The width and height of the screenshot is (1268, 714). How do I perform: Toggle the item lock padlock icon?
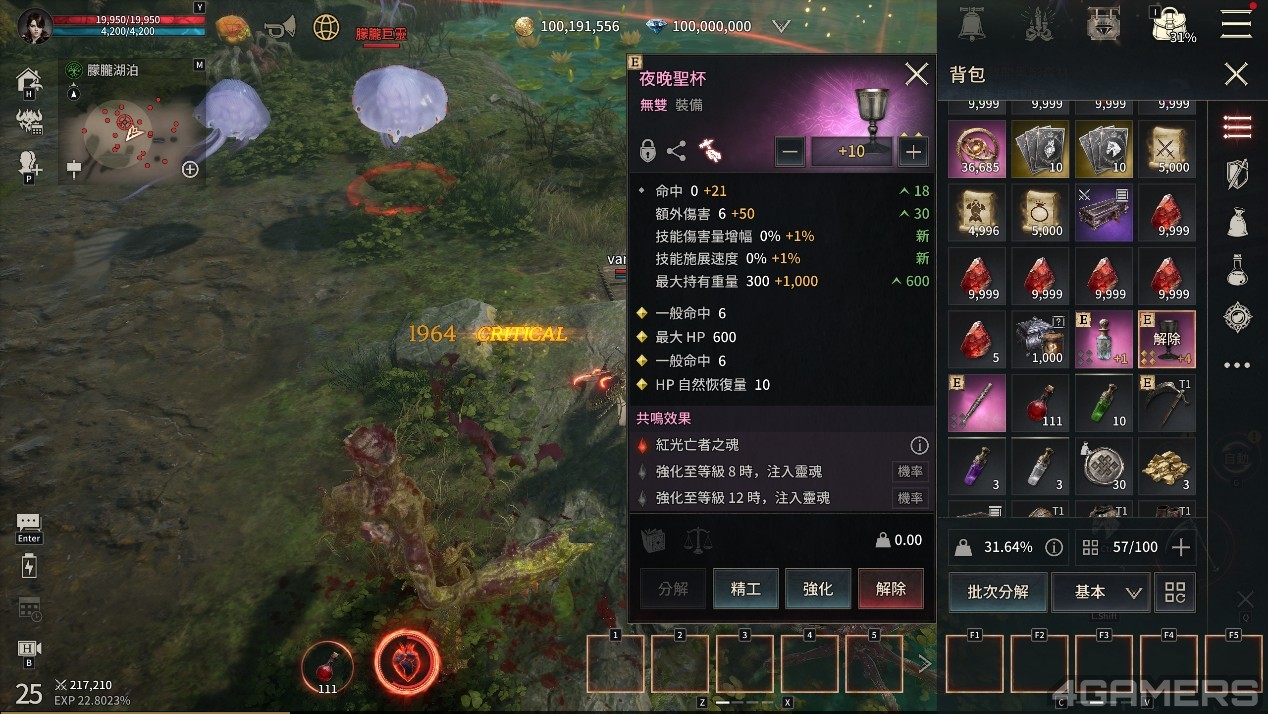[648, 152]
